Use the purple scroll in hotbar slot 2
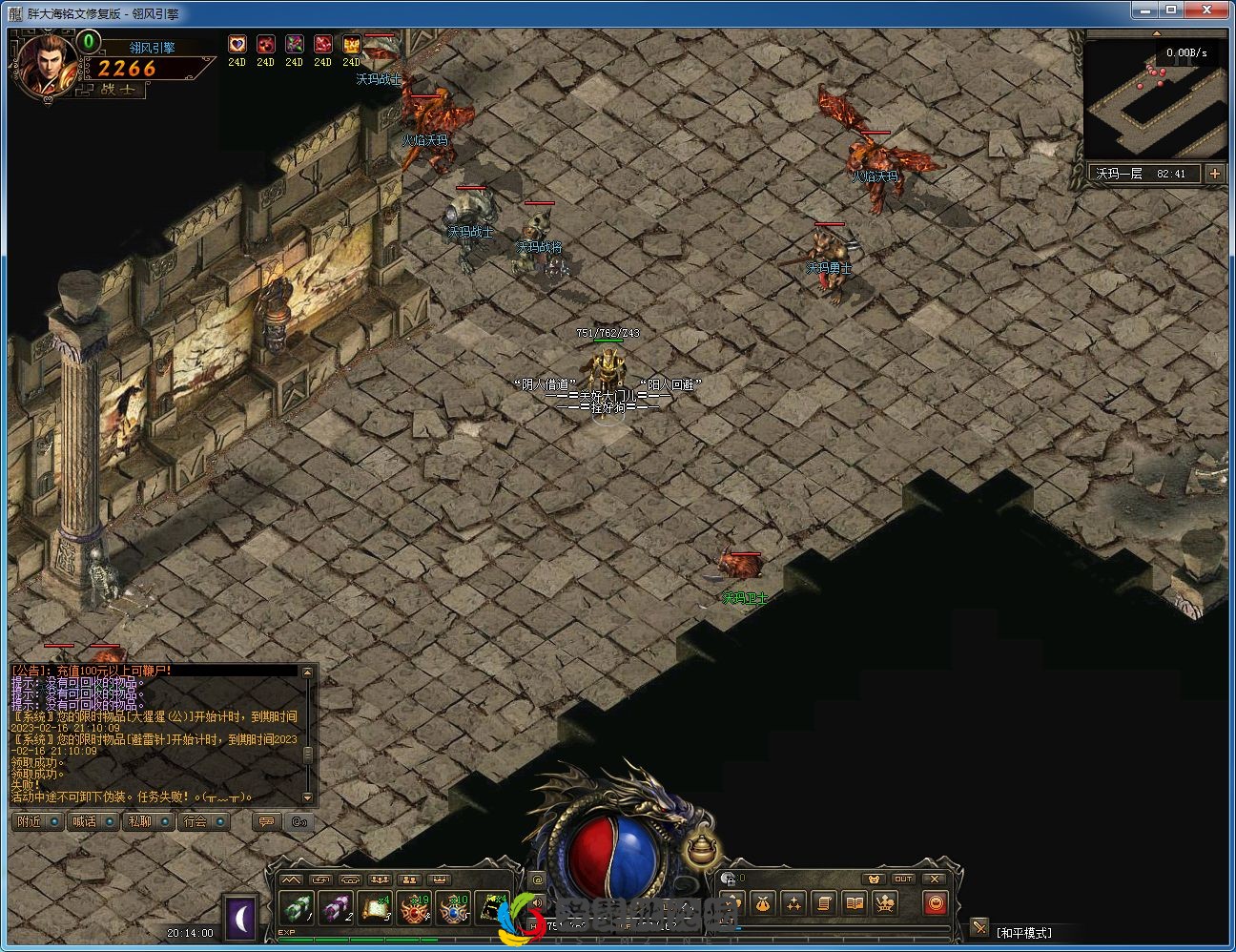1236x952 pixels. tap(336, 908)
